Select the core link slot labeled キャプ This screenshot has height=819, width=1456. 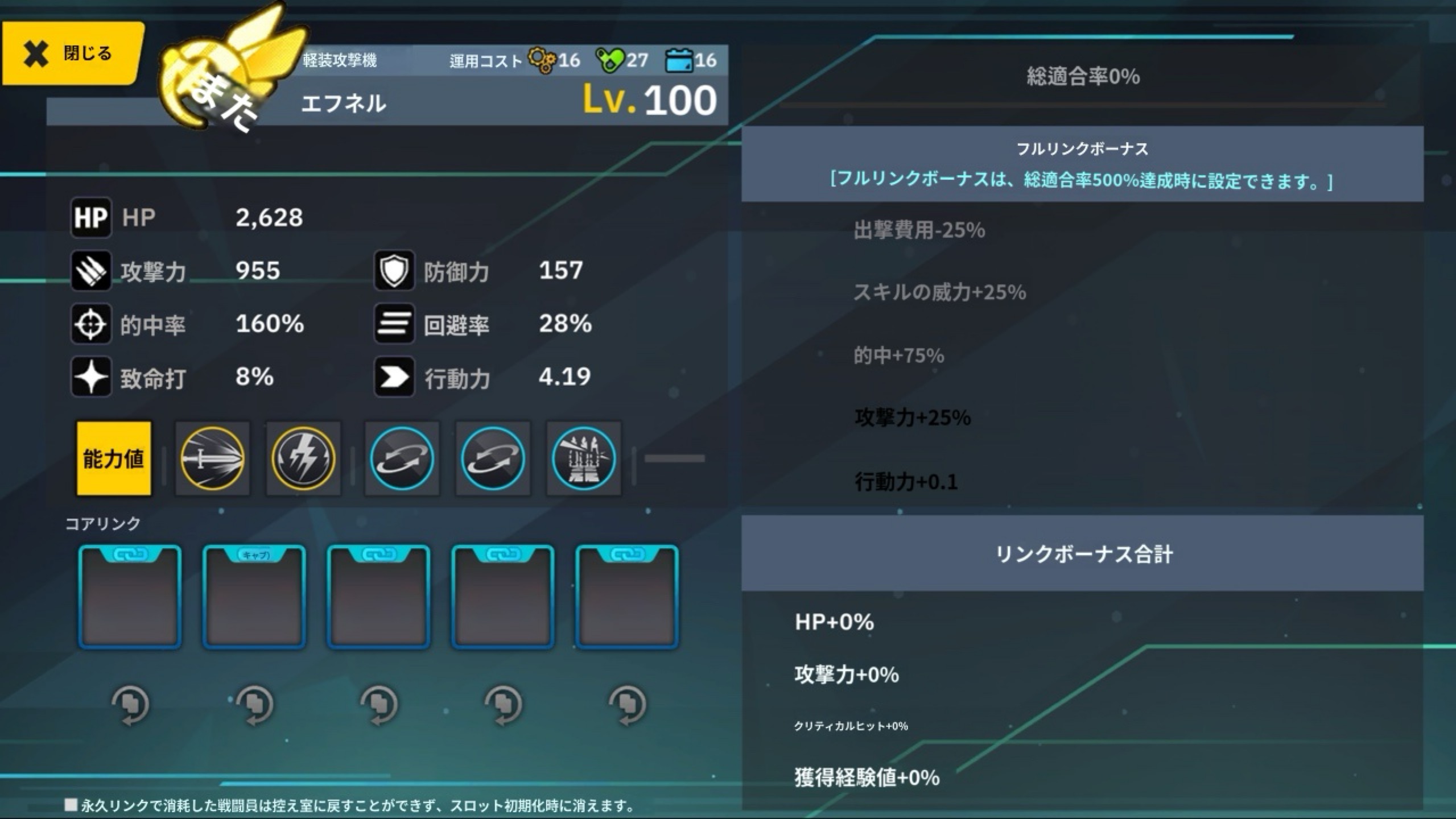(254, 597)
